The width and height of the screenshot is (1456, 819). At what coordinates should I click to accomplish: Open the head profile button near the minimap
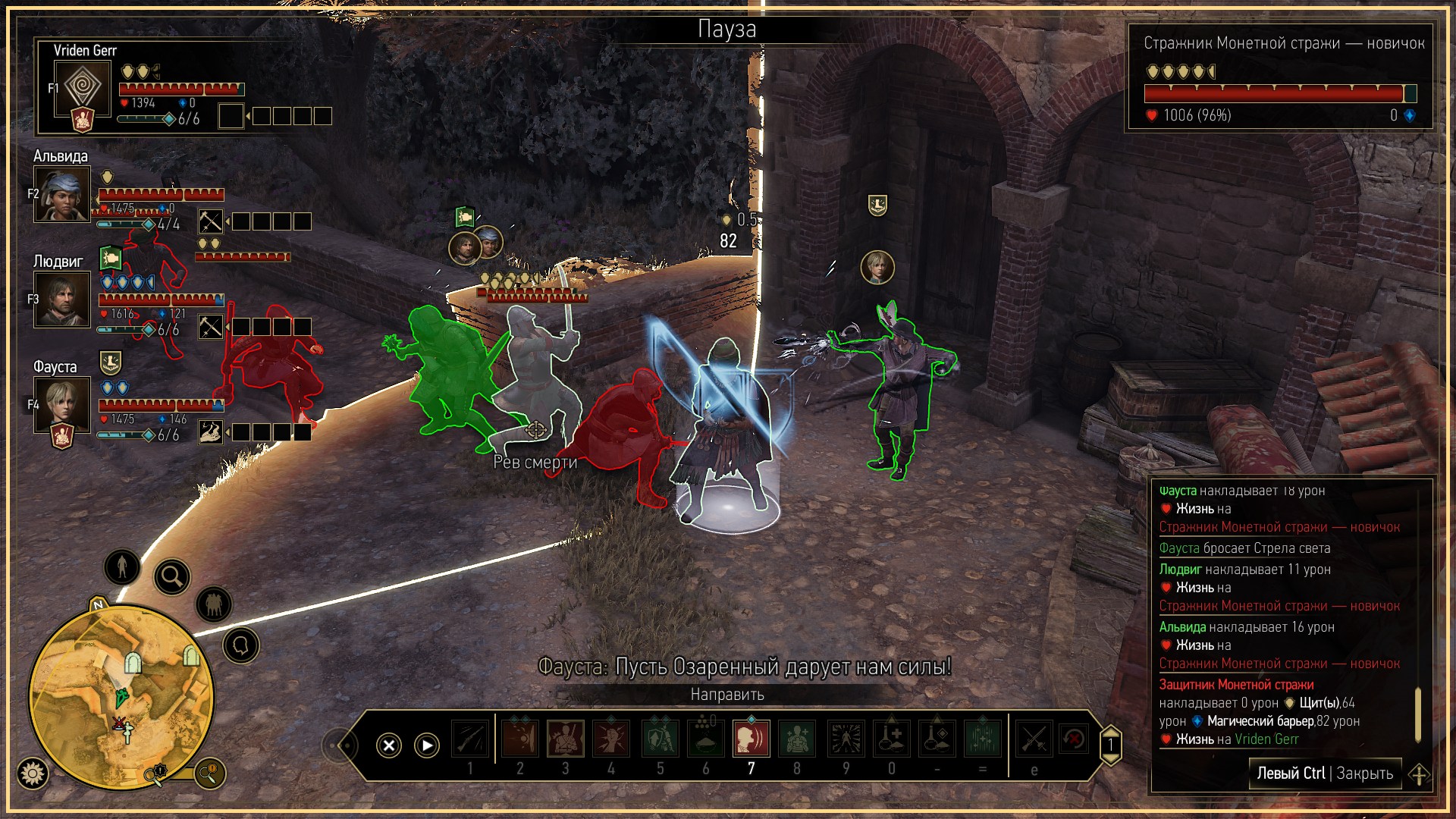pyautogui.click(x=241, y=646)
